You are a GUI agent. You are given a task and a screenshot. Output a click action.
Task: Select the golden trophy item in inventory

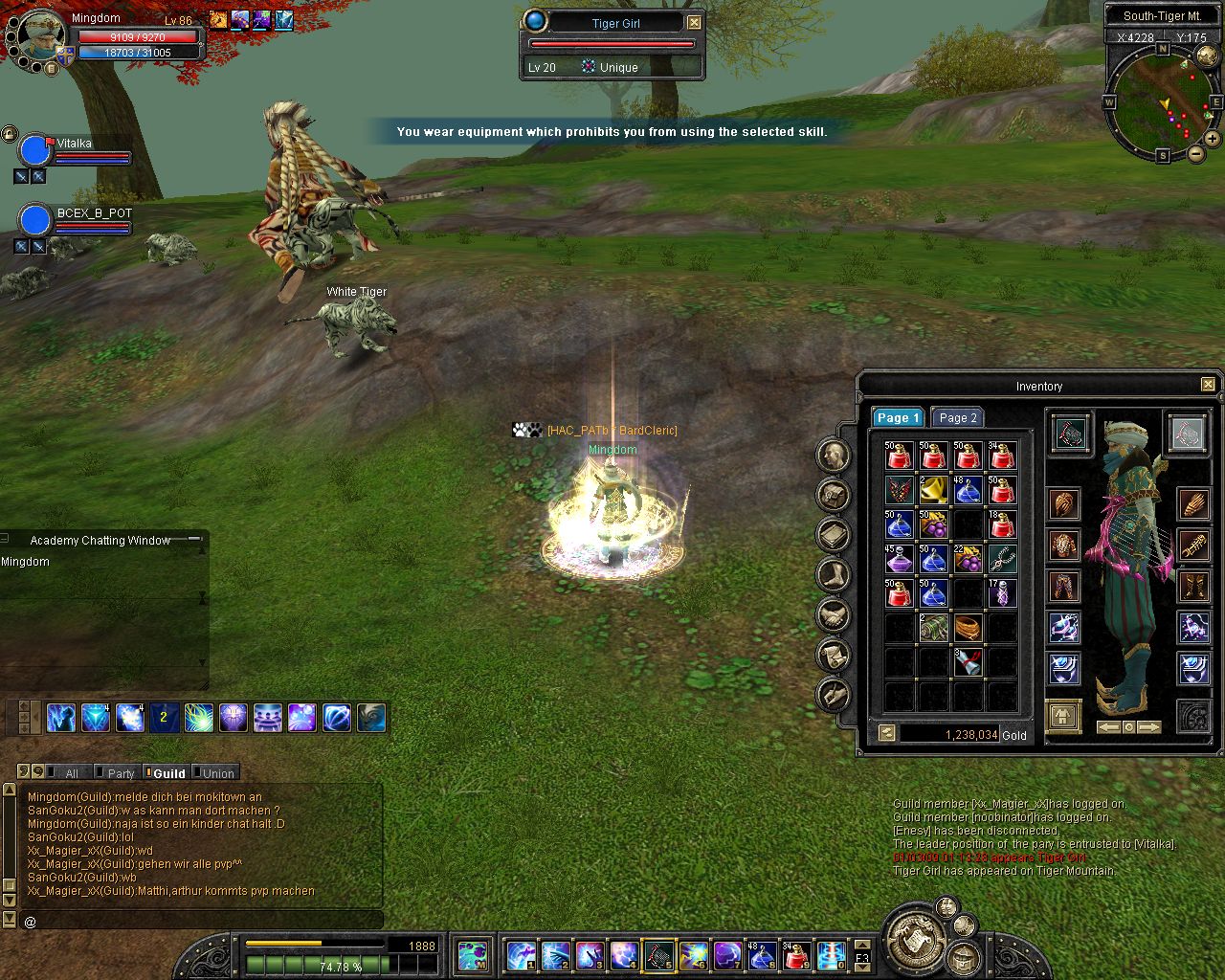coord(933,491)
